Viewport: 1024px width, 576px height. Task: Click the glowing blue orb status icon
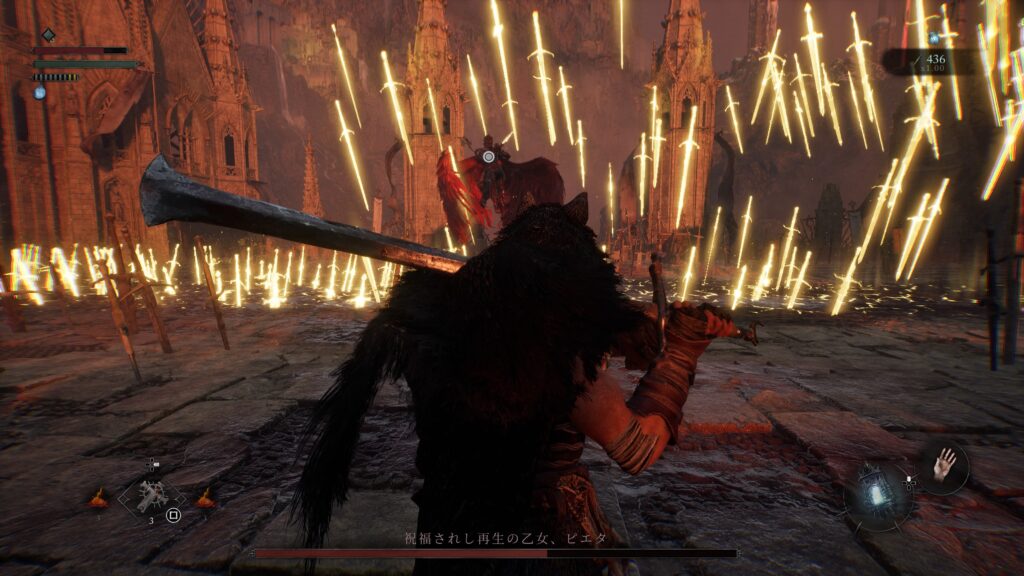pyautogui.click(x=40, y=92)
